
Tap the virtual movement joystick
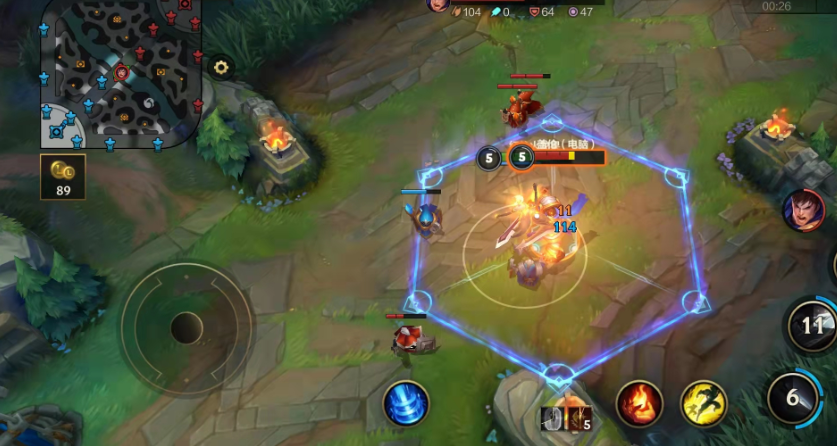pos(186,327)
